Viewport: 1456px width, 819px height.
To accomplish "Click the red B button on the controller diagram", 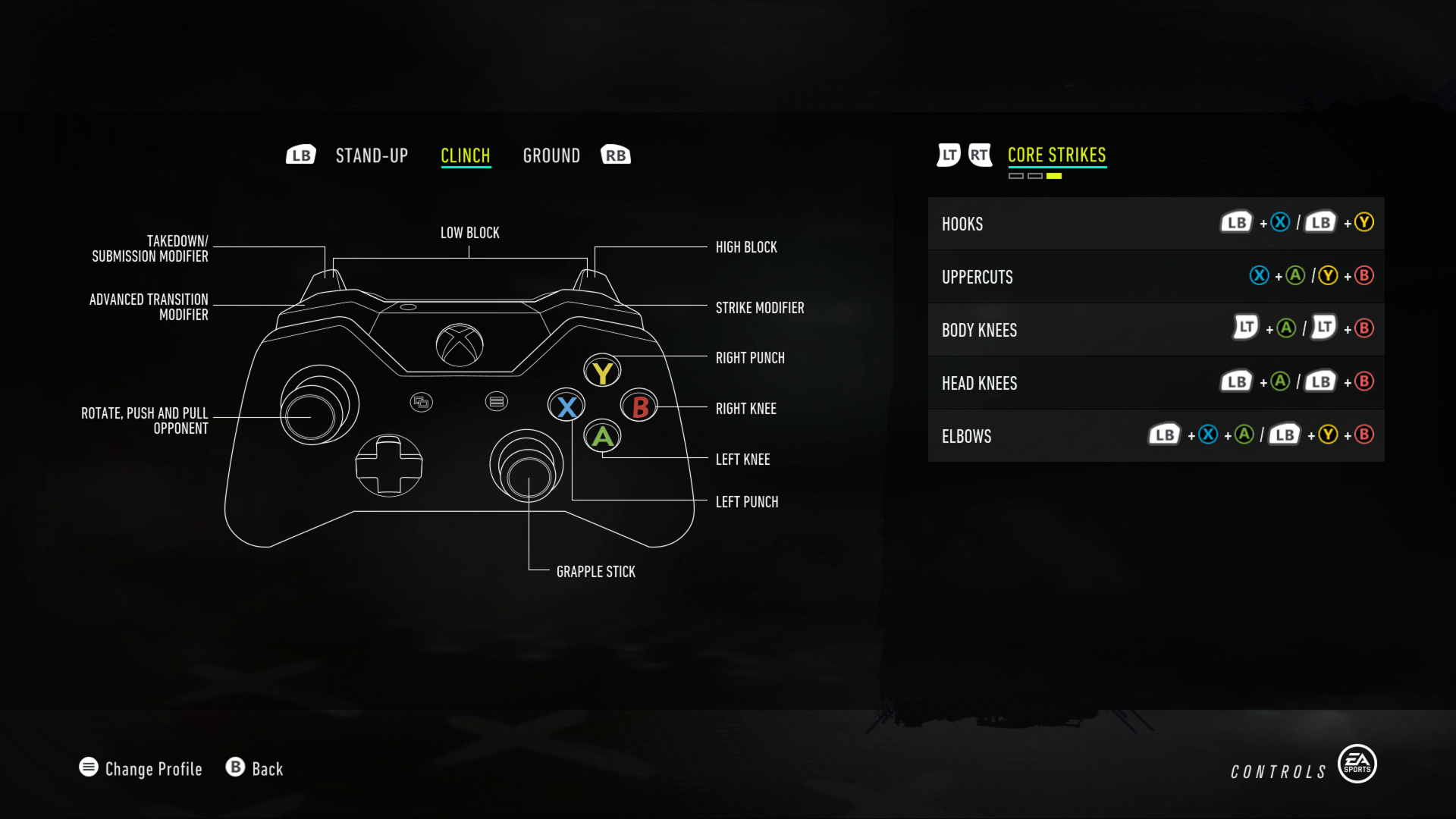I will click(x=638, y=406).
